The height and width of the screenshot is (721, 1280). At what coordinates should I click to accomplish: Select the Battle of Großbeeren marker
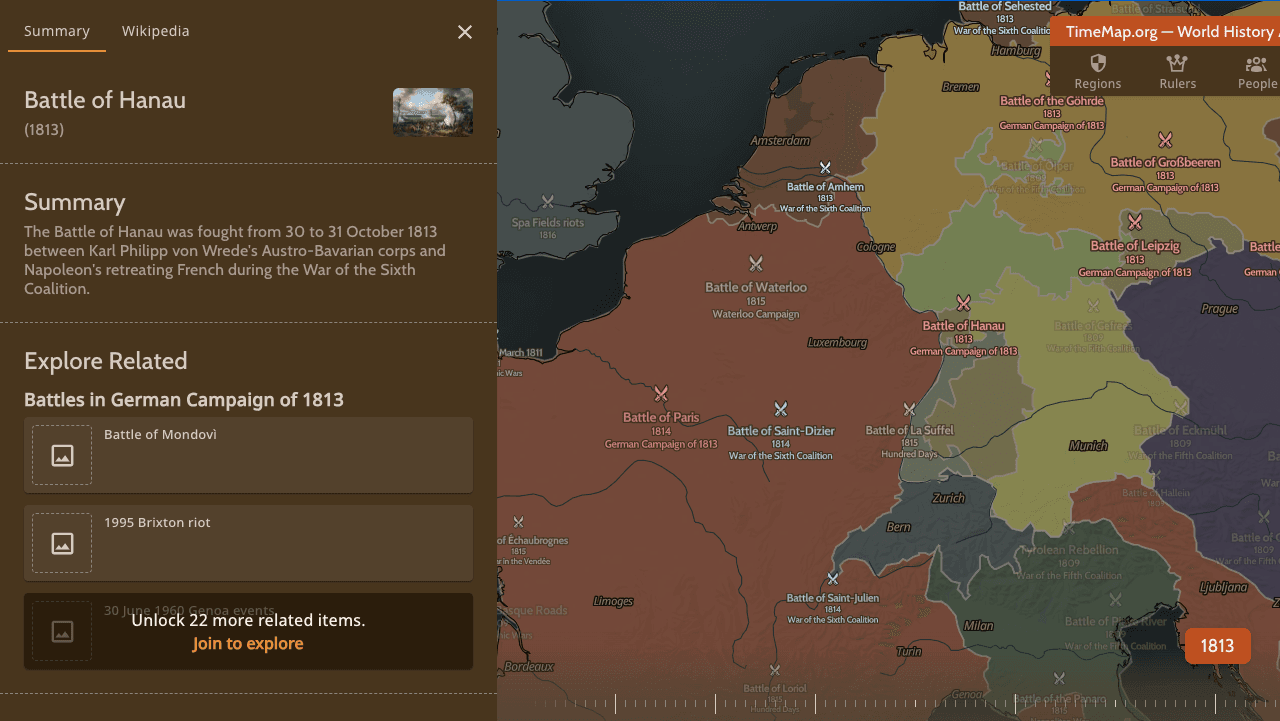(1164, 140)
